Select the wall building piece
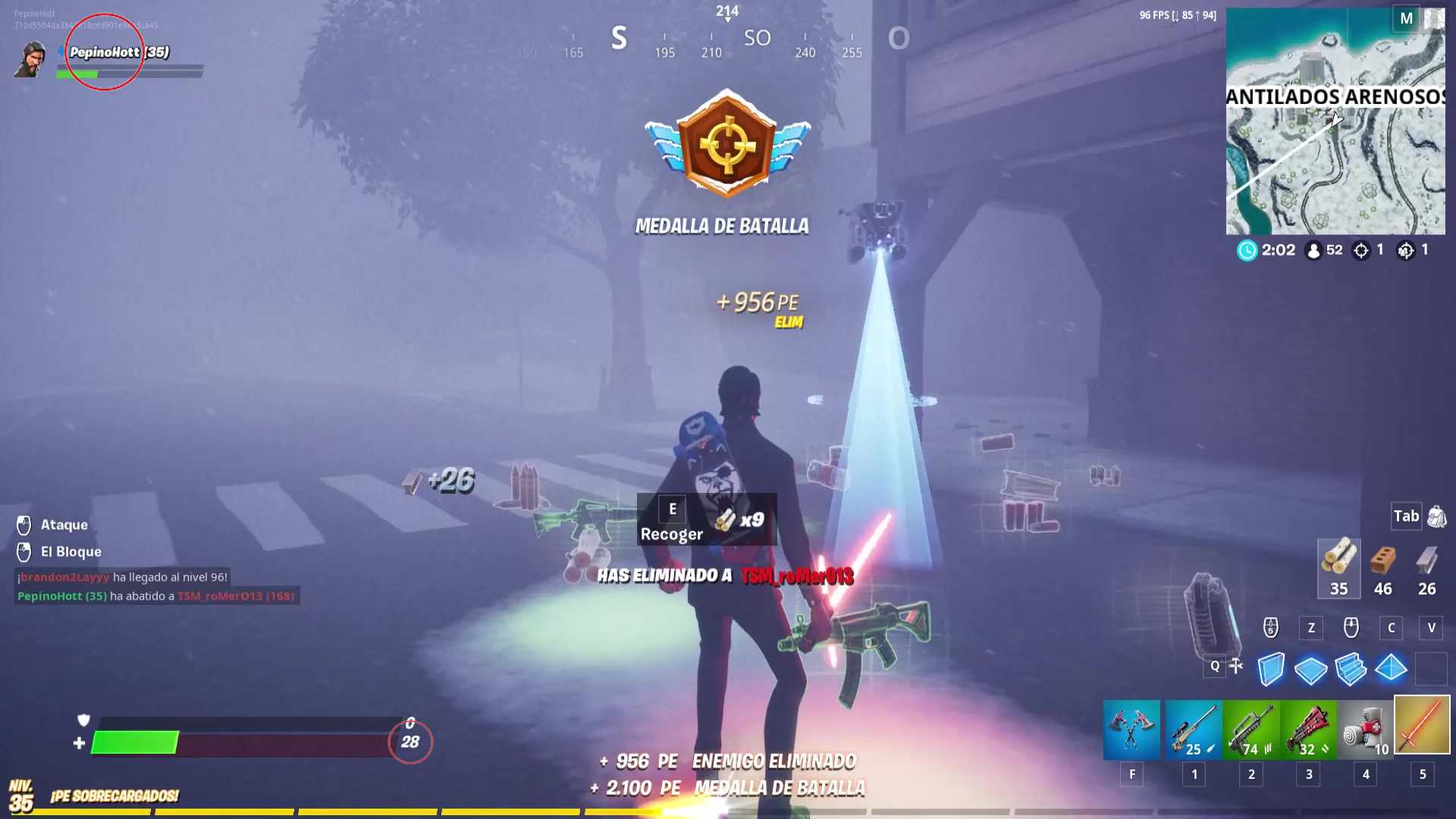The image size is (1456, 819). (x=1271, y=669)
